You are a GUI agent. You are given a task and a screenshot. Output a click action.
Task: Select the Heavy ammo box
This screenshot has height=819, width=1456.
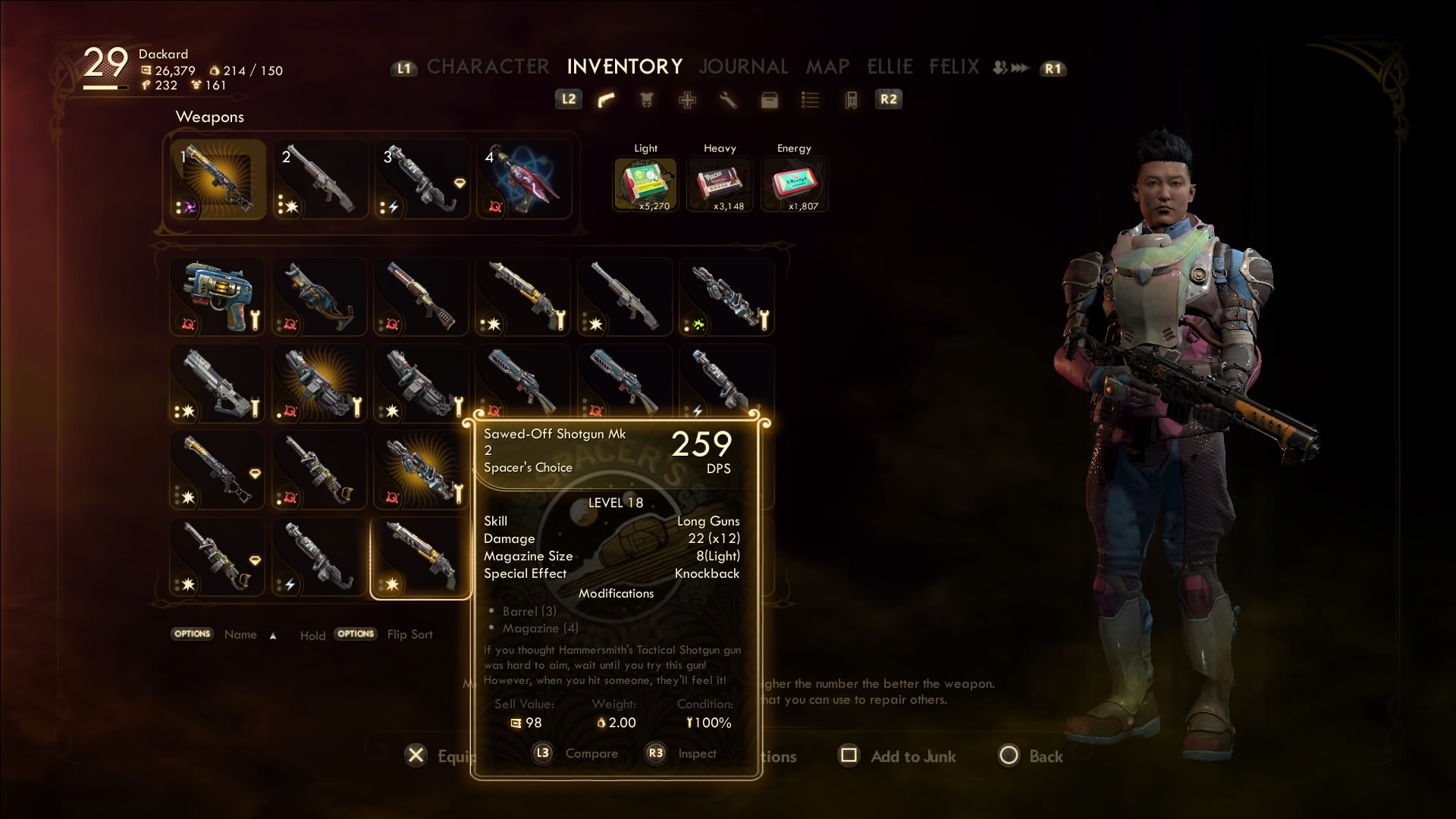719,183
